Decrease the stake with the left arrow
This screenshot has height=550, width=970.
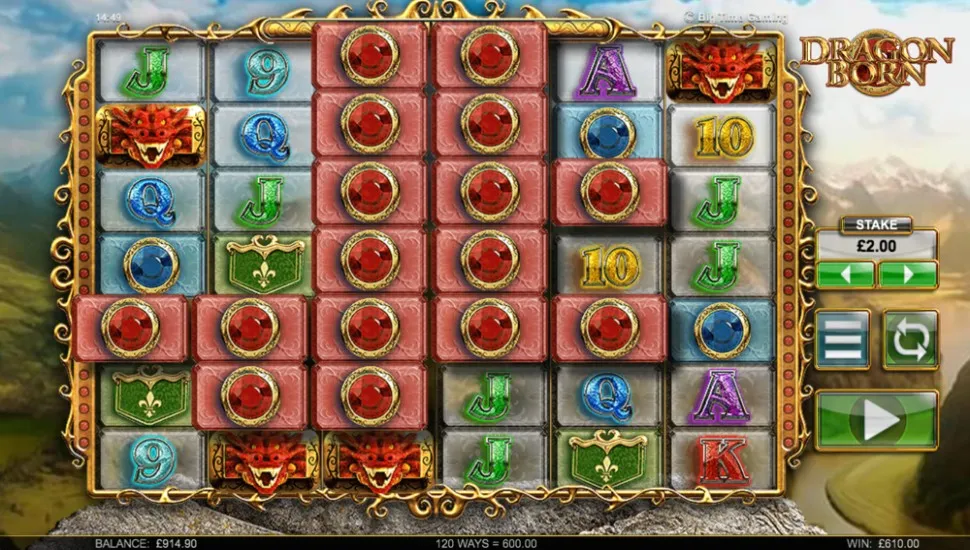coord(845,274)
